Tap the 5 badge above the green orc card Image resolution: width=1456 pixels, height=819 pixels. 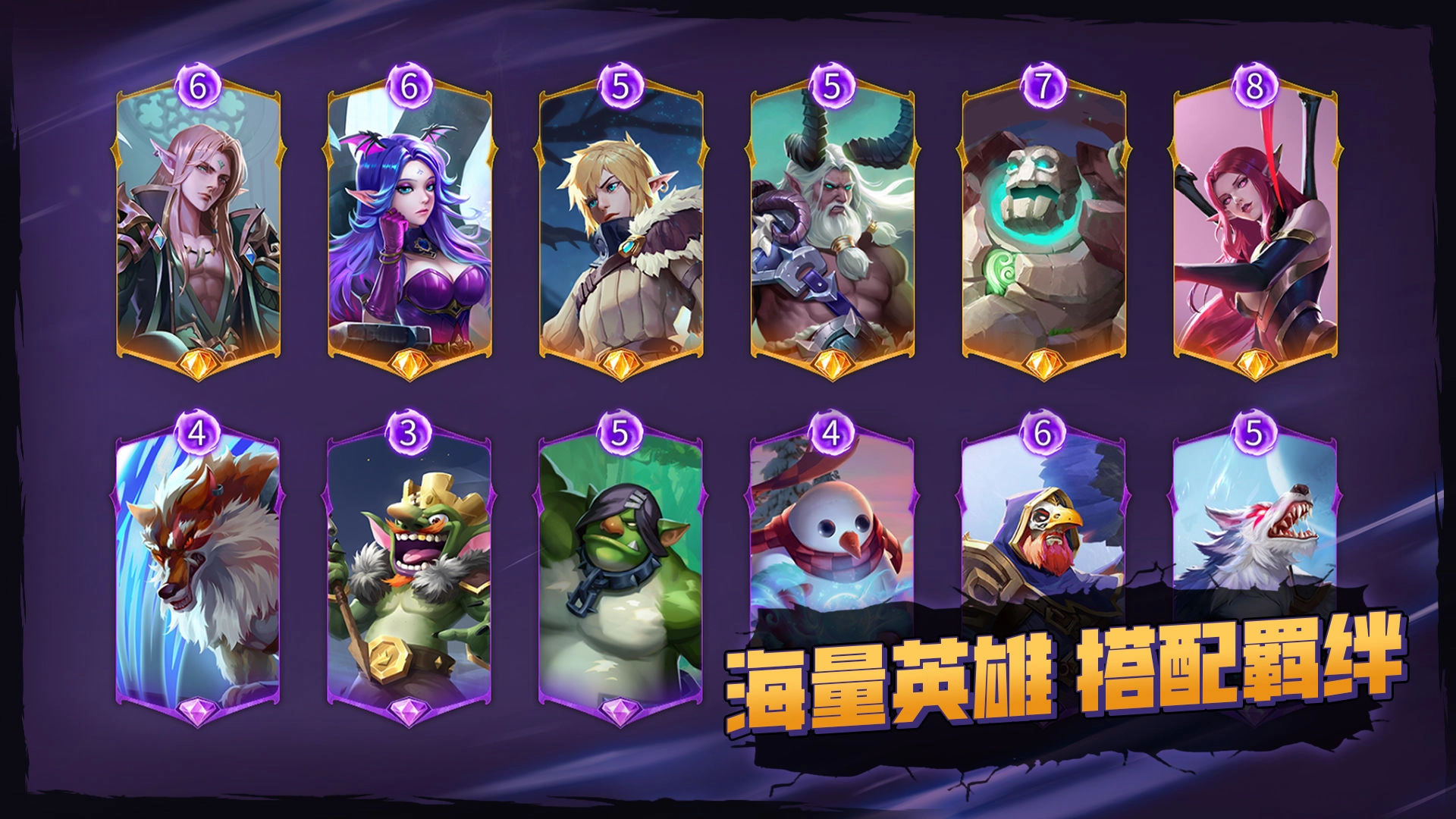620,435
